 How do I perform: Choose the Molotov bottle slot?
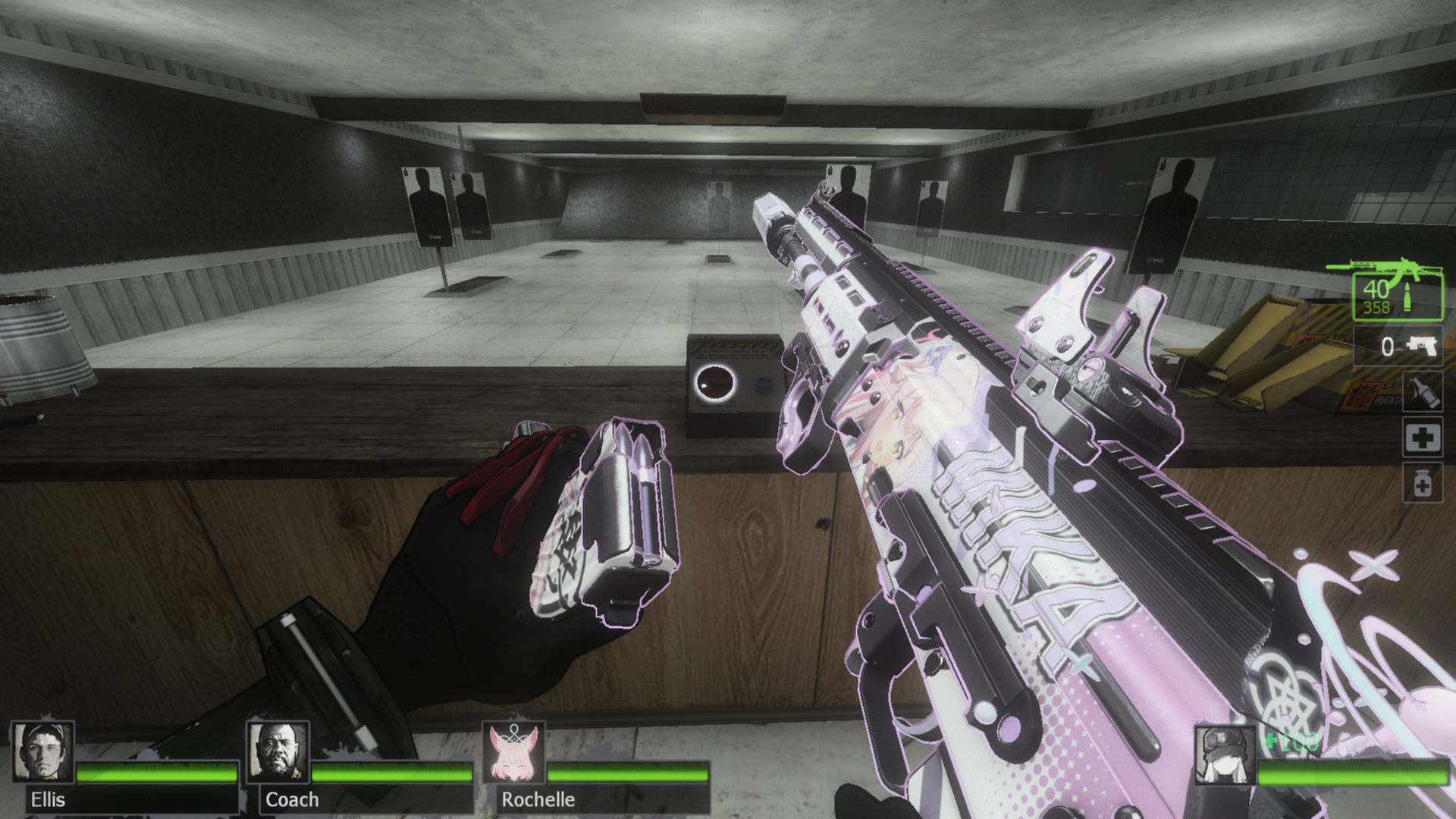tap(1422, 392)
